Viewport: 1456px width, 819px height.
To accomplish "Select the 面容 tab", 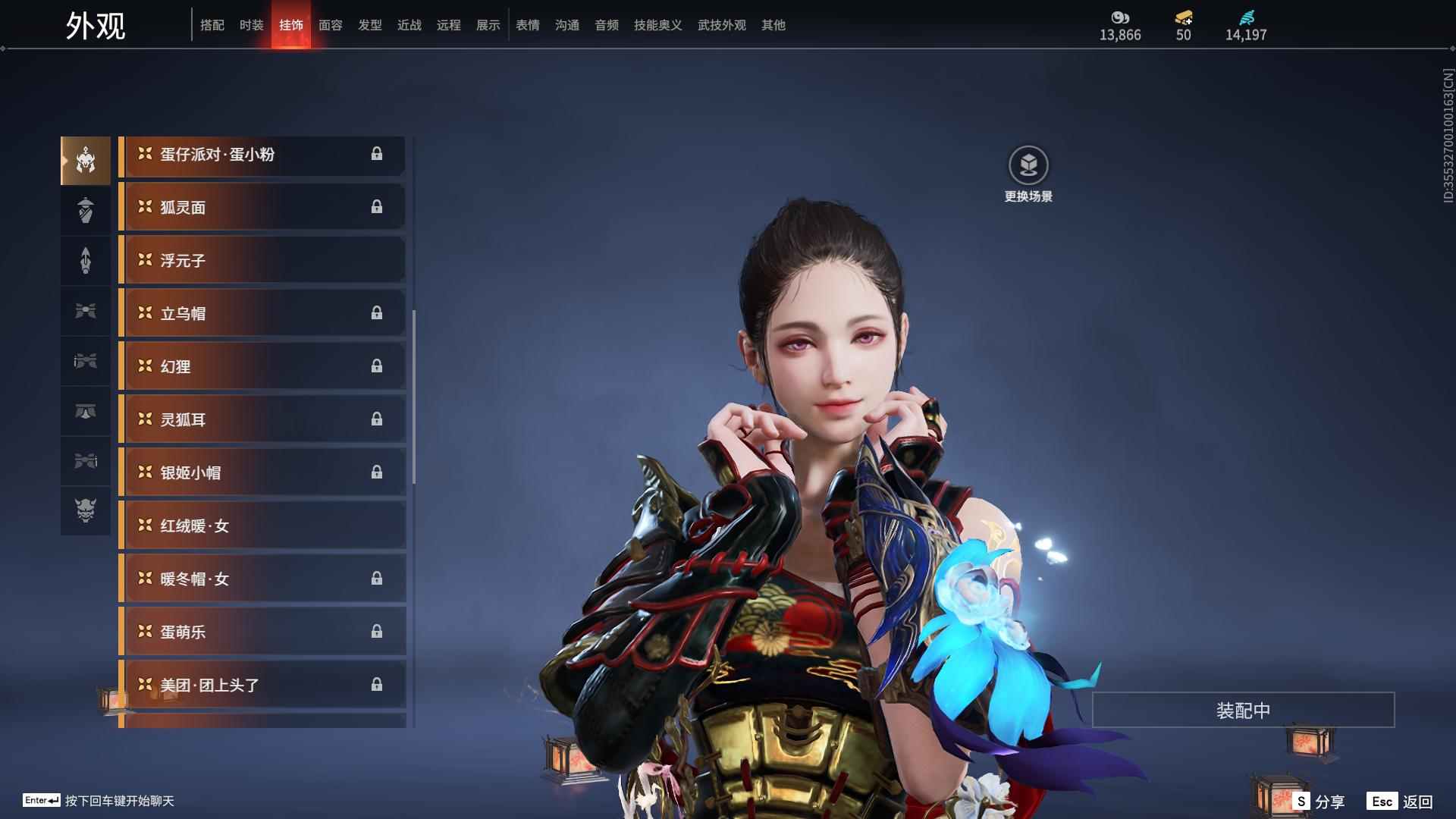I will 330,25.
